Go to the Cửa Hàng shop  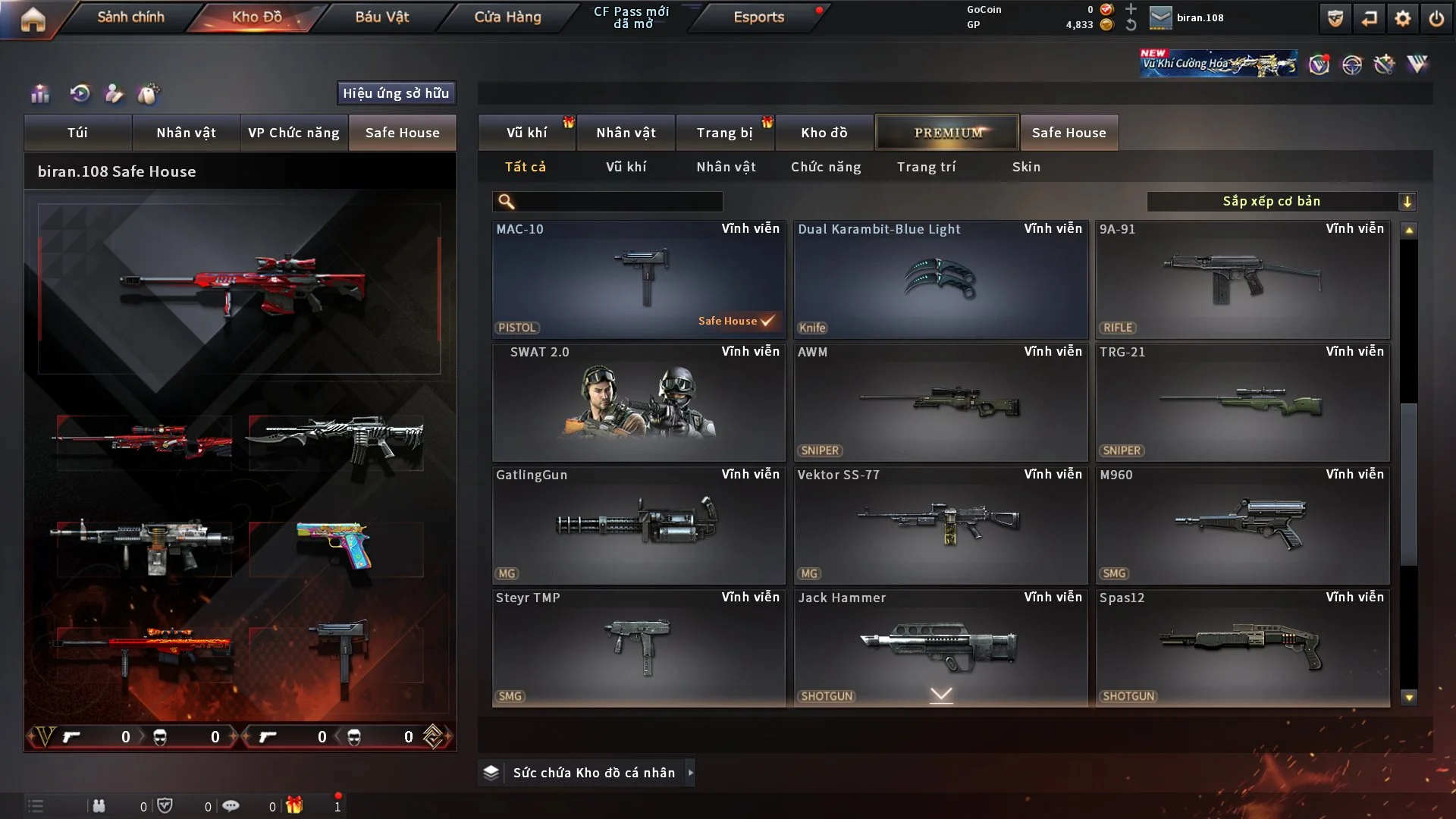pyautogui.click(x=507, y=17)
